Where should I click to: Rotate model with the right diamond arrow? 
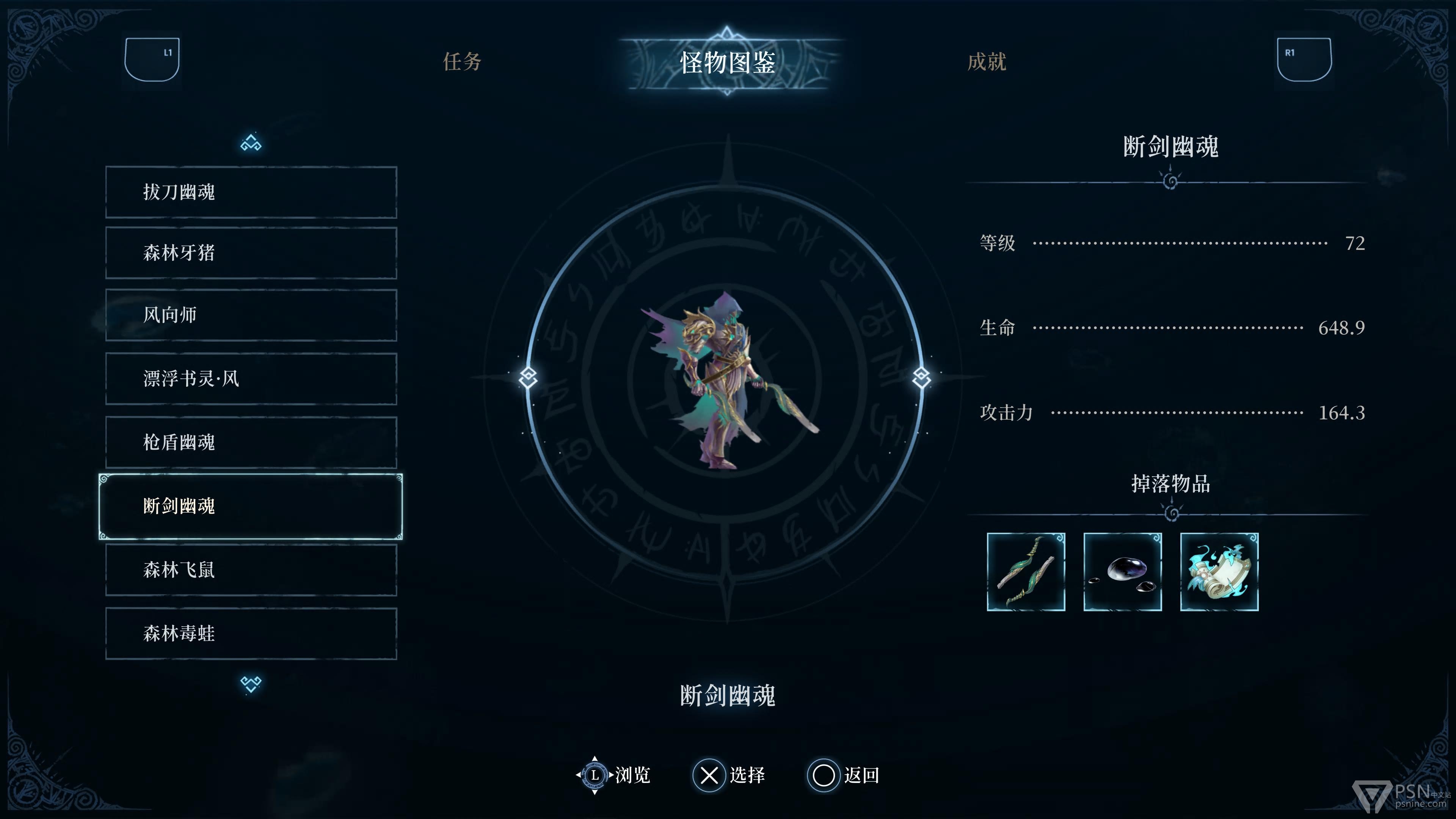click(921, 377)
